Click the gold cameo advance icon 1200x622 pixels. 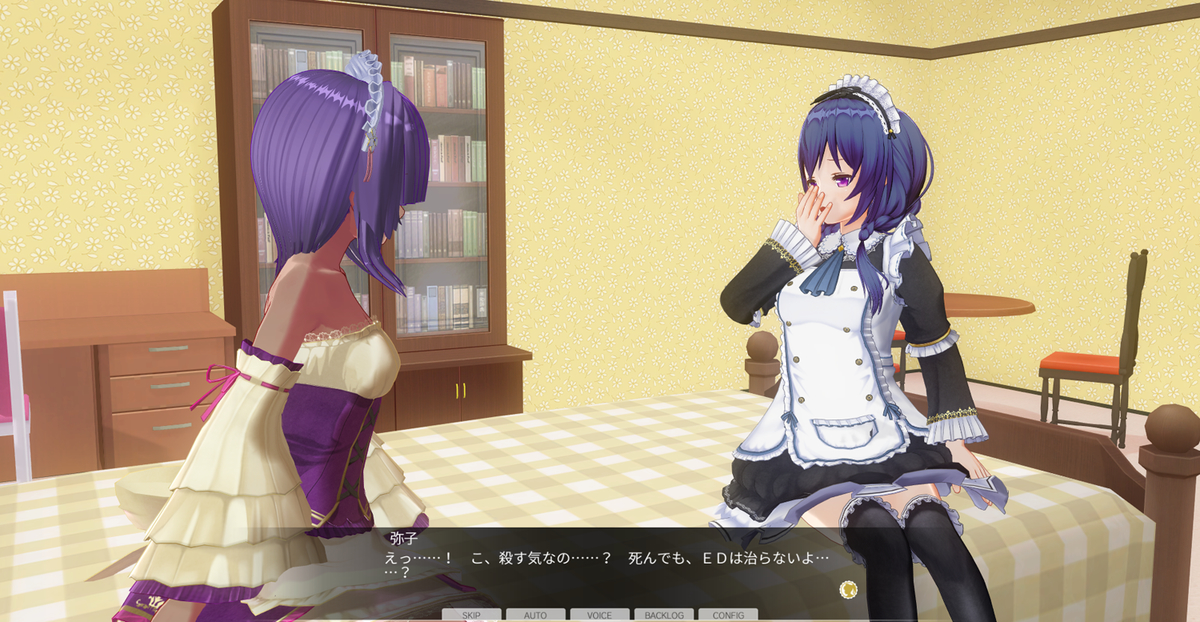[x=849, y=589]
